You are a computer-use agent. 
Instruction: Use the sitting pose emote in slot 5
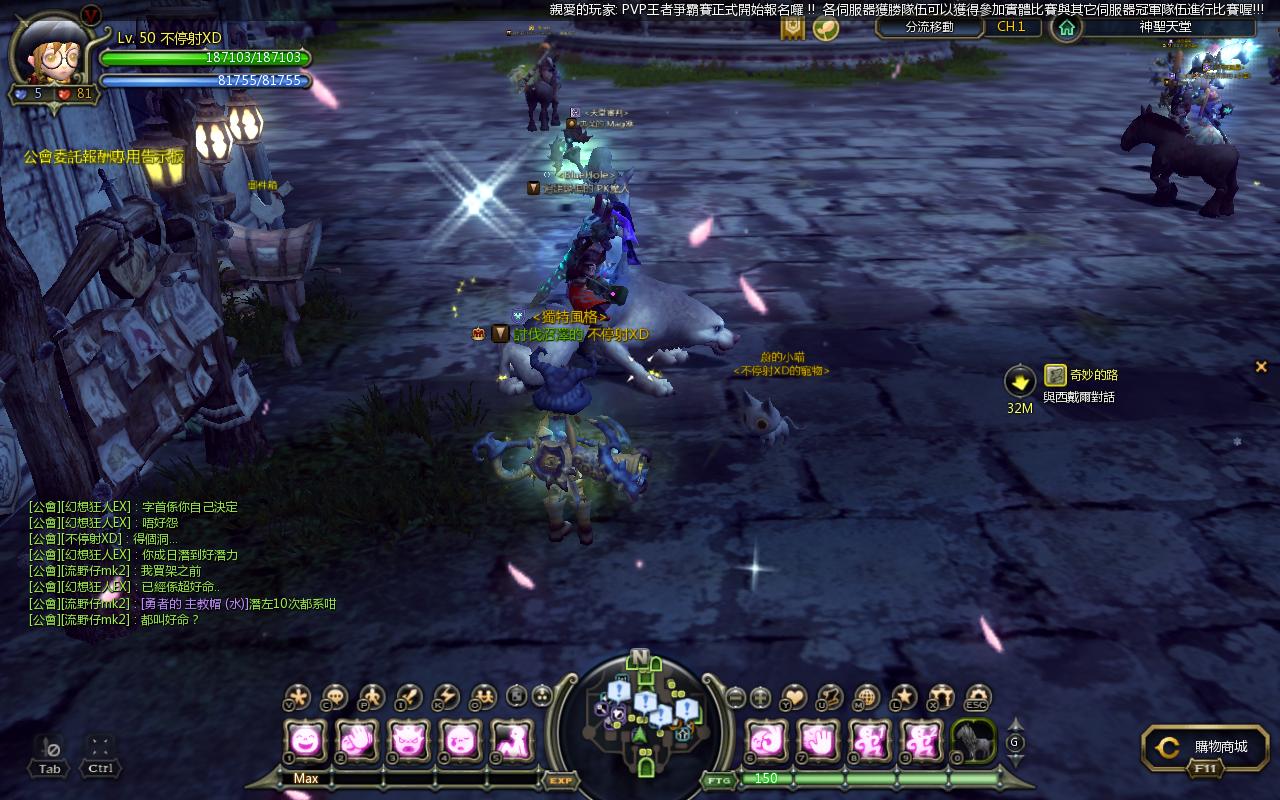pyautogui.click(x=513, y=741)
